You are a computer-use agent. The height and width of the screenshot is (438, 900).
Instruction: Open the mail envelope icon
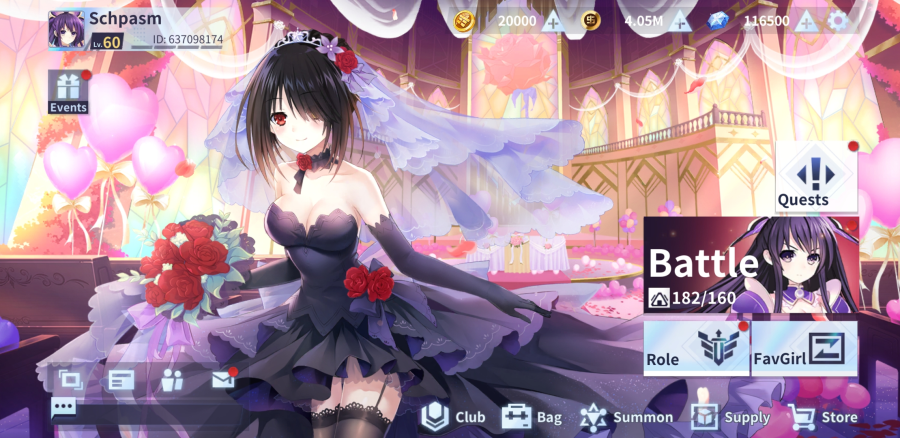(x=223, y=379)
